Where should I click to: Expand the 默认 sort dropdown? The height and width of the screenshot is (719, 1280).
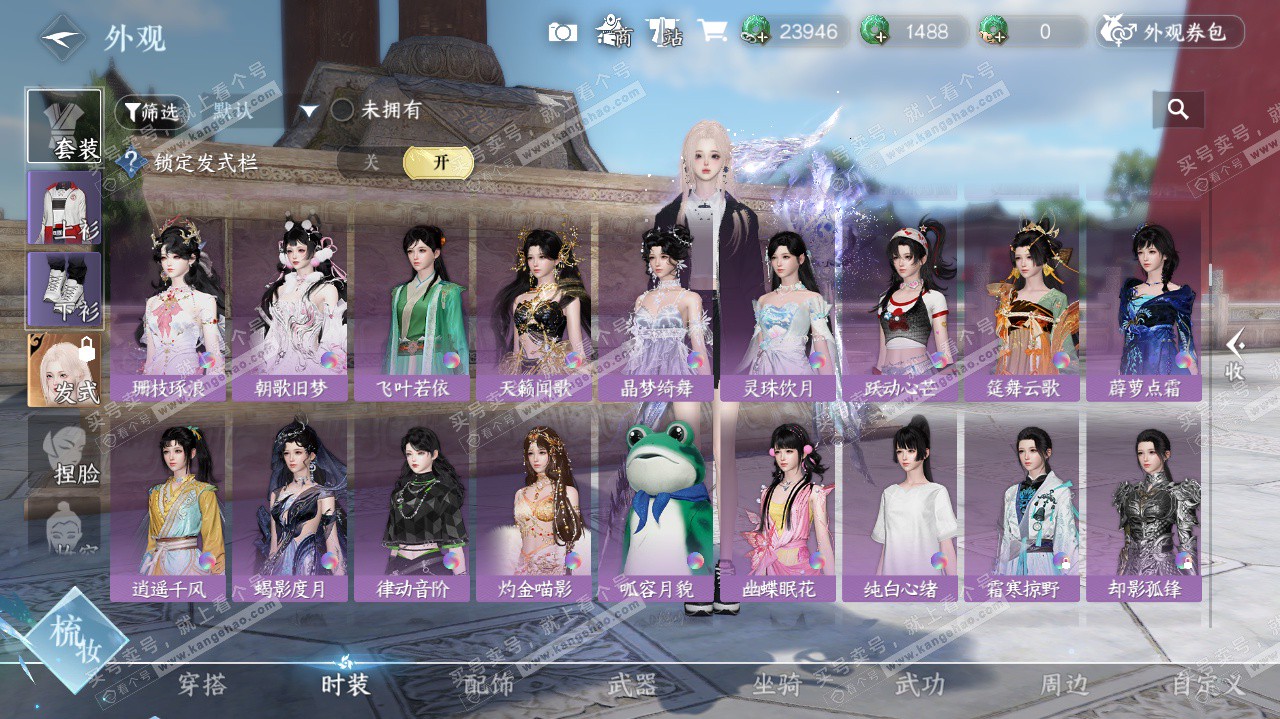pos(309,111)
